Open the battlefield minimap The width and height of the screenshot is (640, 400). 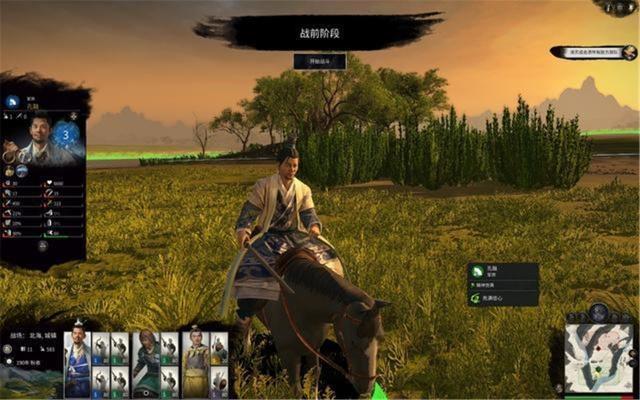598,358
